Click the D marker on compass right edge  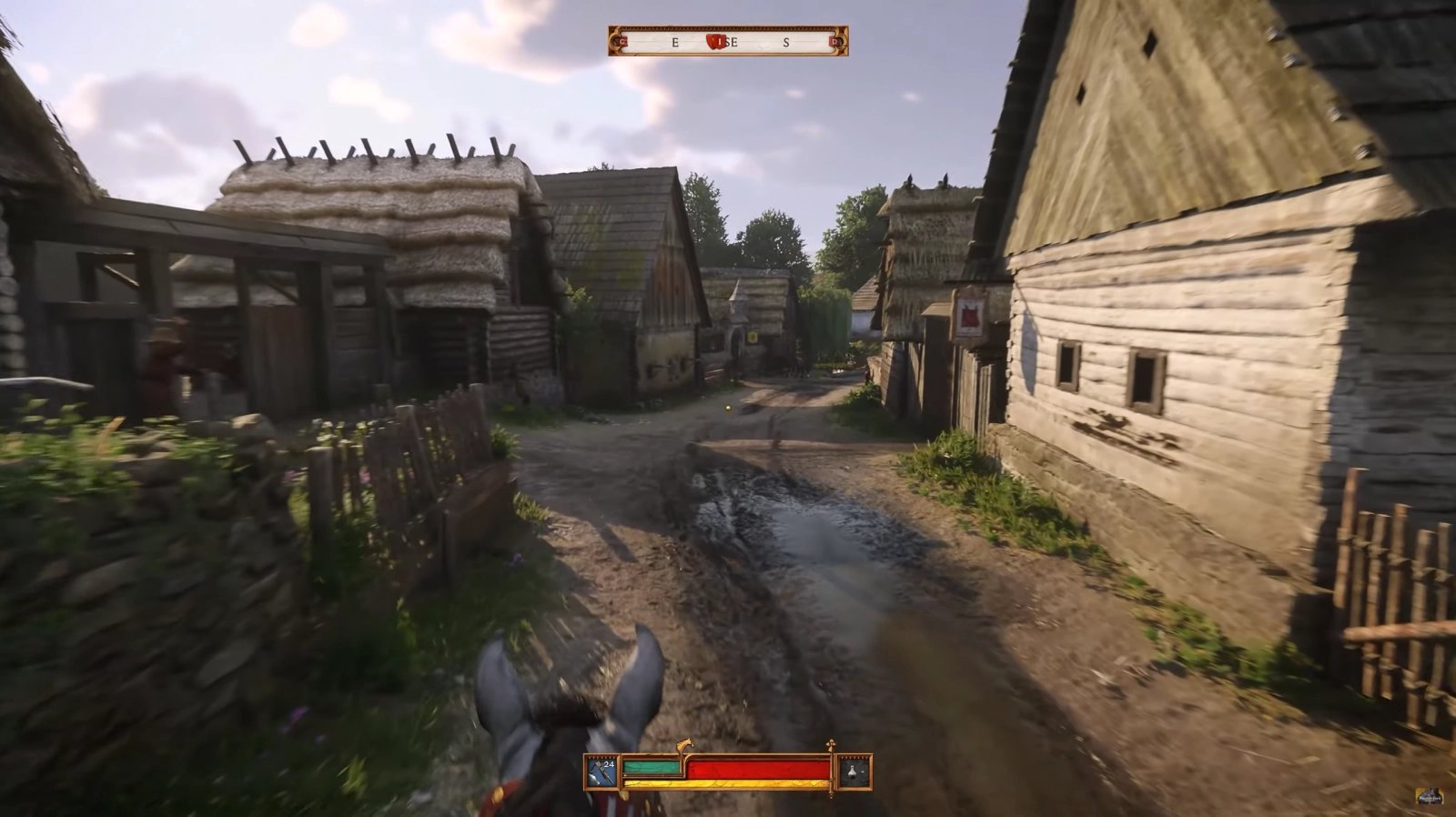834,41
